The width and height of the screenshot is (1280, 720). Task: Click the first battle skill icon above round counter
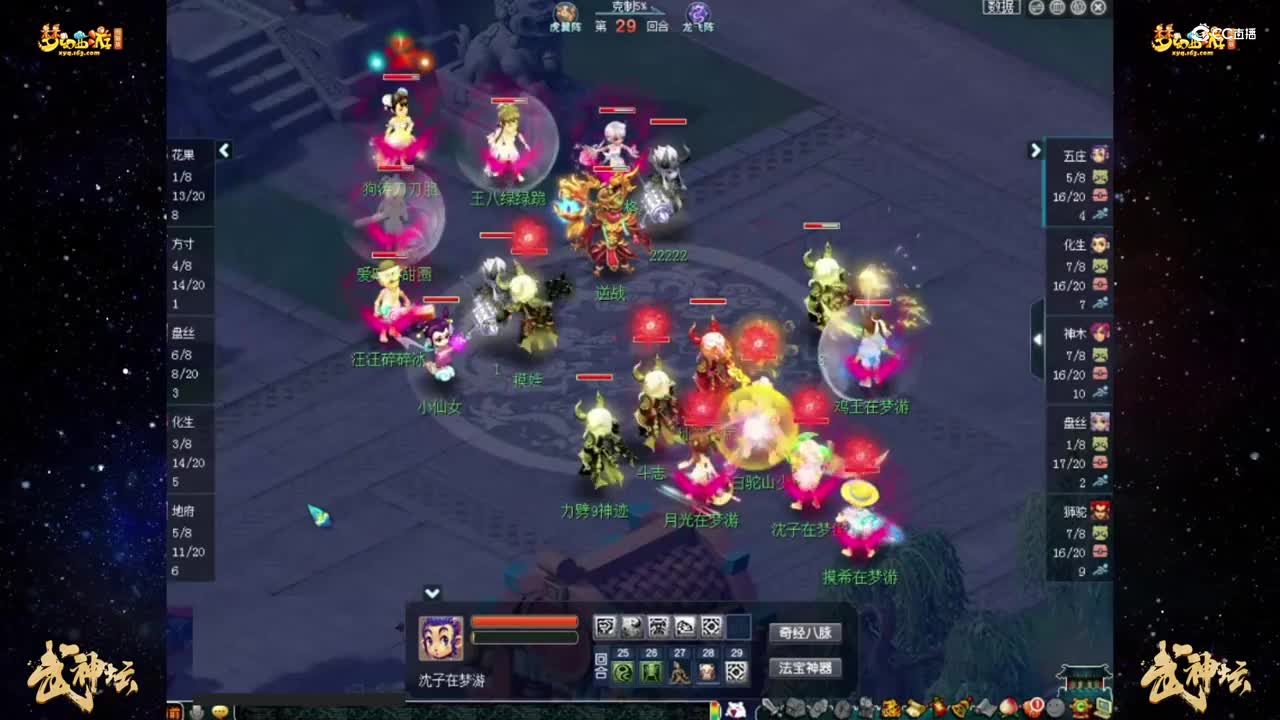[x=607, y=627]
